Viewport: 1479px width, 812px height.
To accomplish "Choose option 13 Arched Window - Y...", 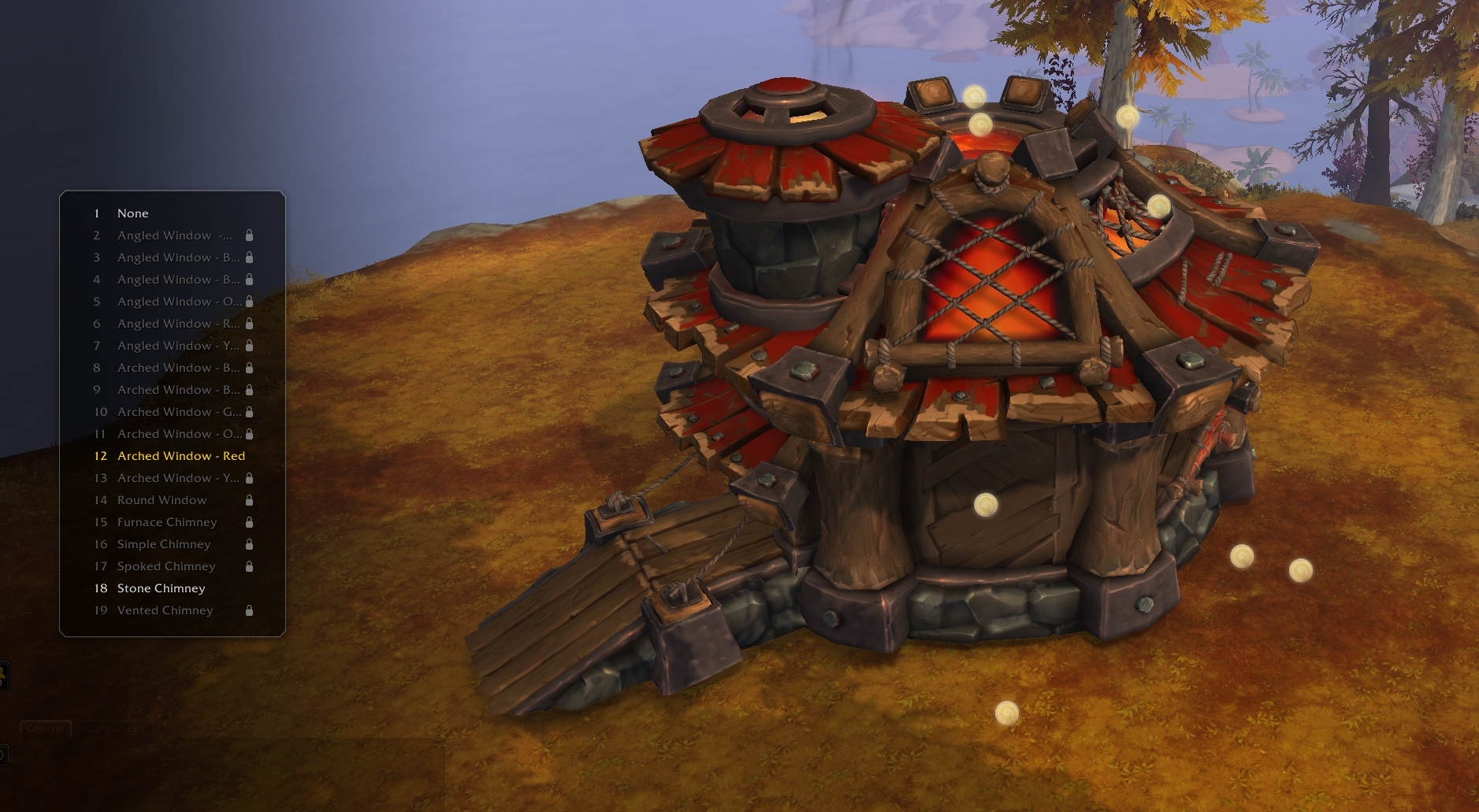I will click(179, 478).
